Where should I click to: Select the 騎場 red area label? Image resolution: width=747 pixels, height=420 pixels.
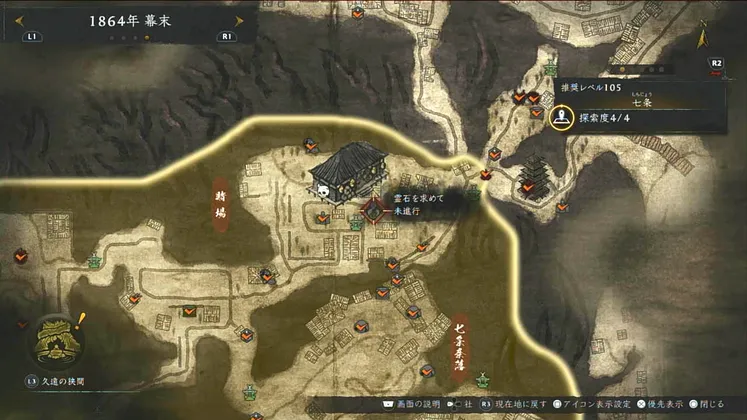(221, 207)
